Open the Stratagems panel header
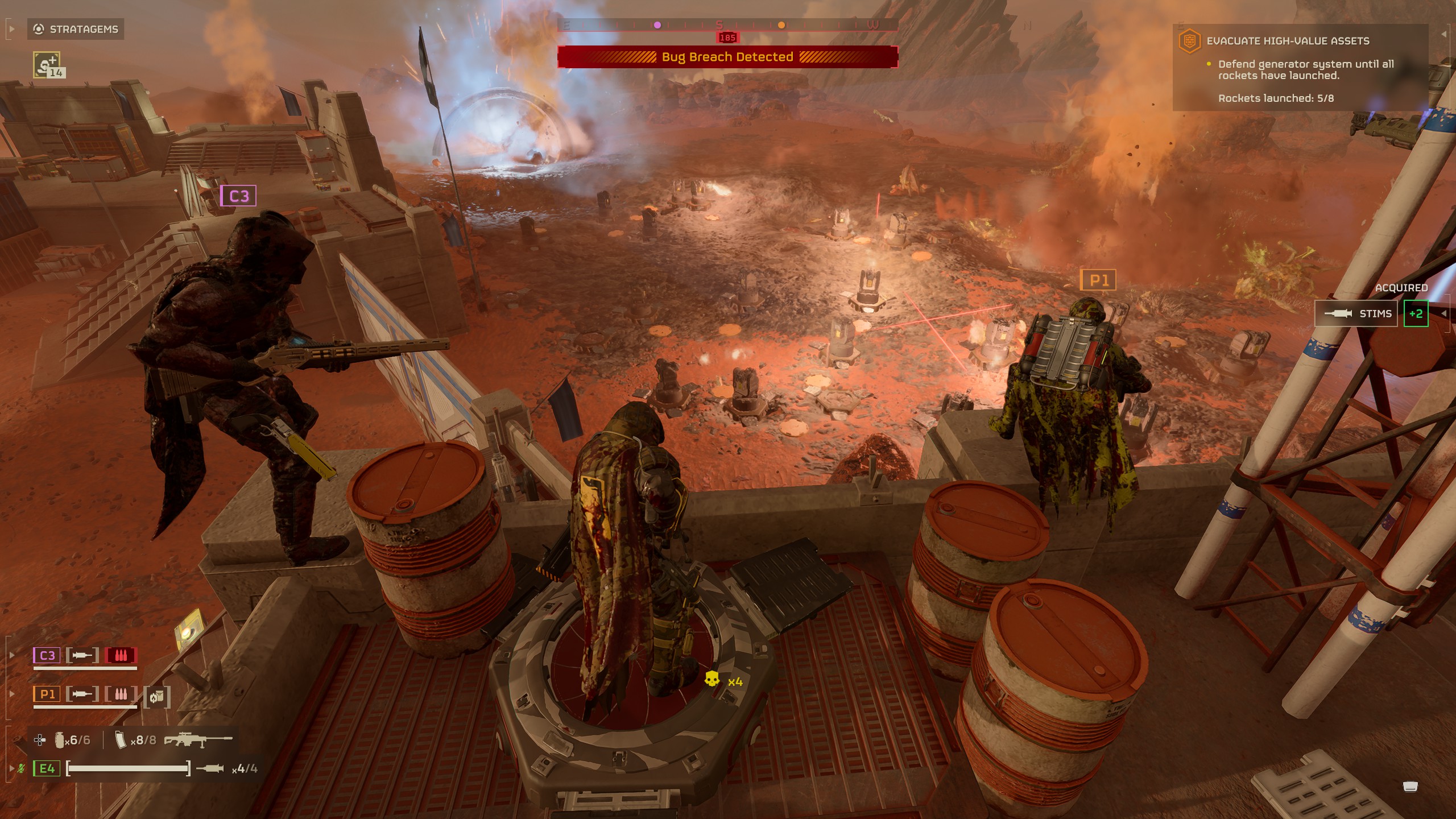The height and width of the screenshot is (819, 1456). [76, 29]
